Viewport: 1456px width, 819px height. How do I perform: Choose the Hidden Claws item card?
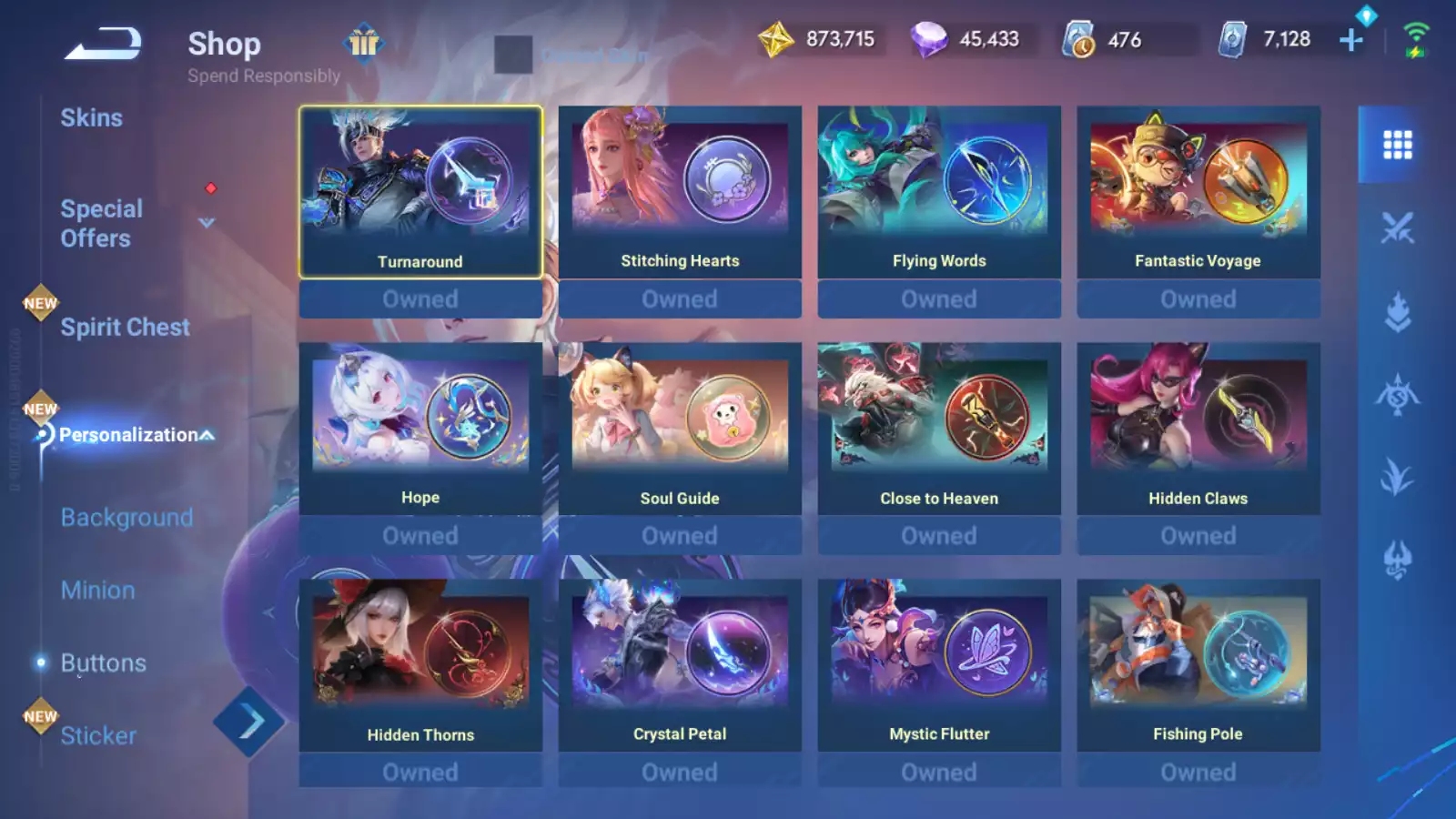tap(1198, 429)
